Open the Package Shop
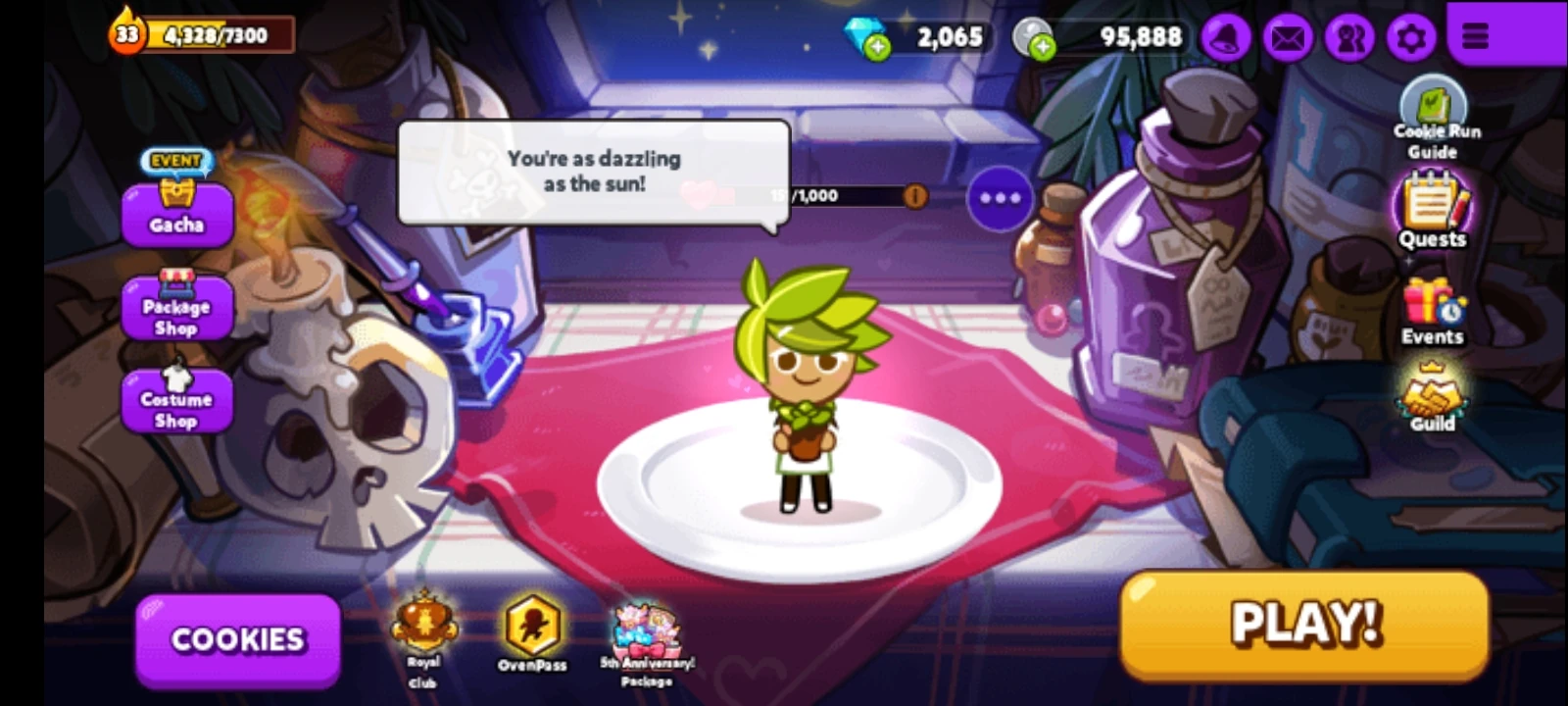 176,306
